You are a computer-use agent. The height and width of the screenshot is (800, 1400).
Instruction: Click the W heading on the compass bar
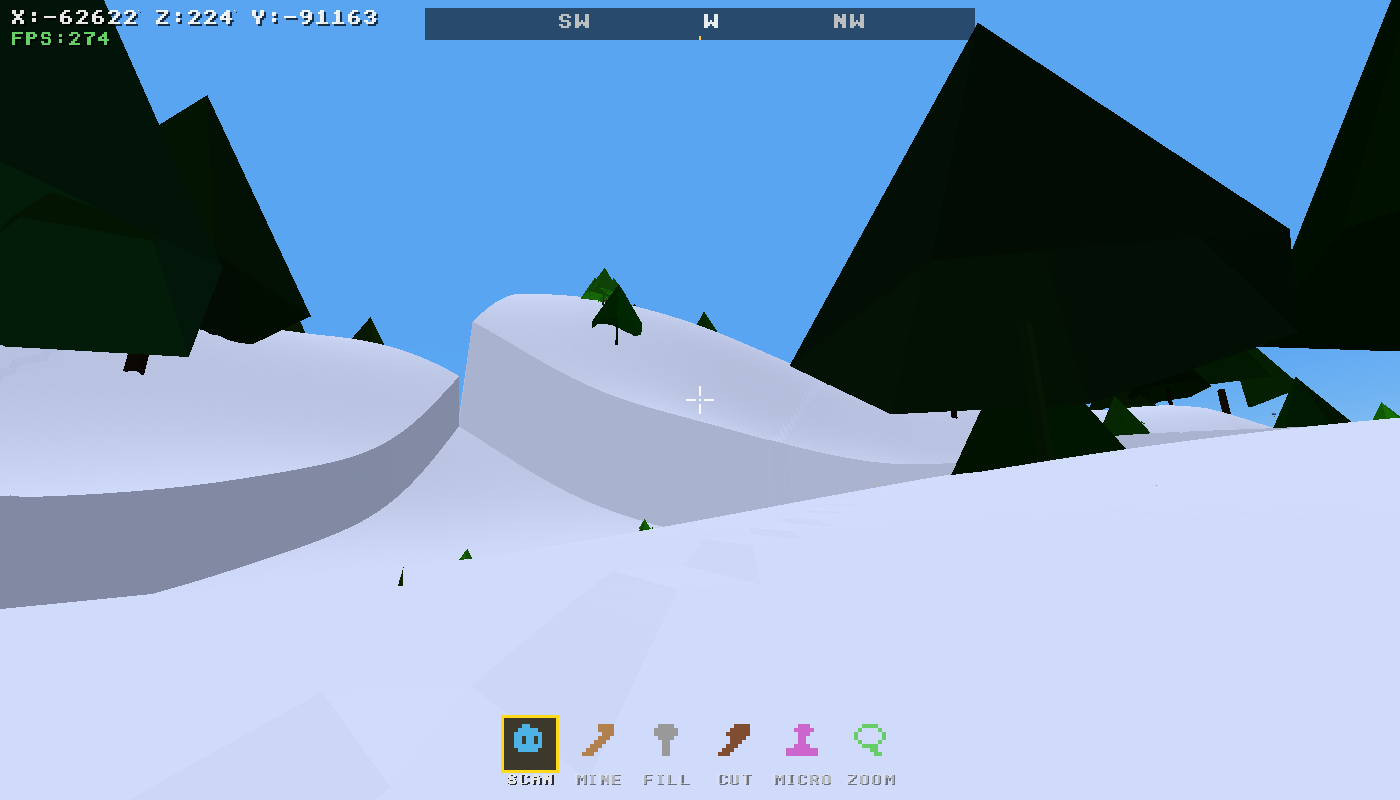[711, 21]
